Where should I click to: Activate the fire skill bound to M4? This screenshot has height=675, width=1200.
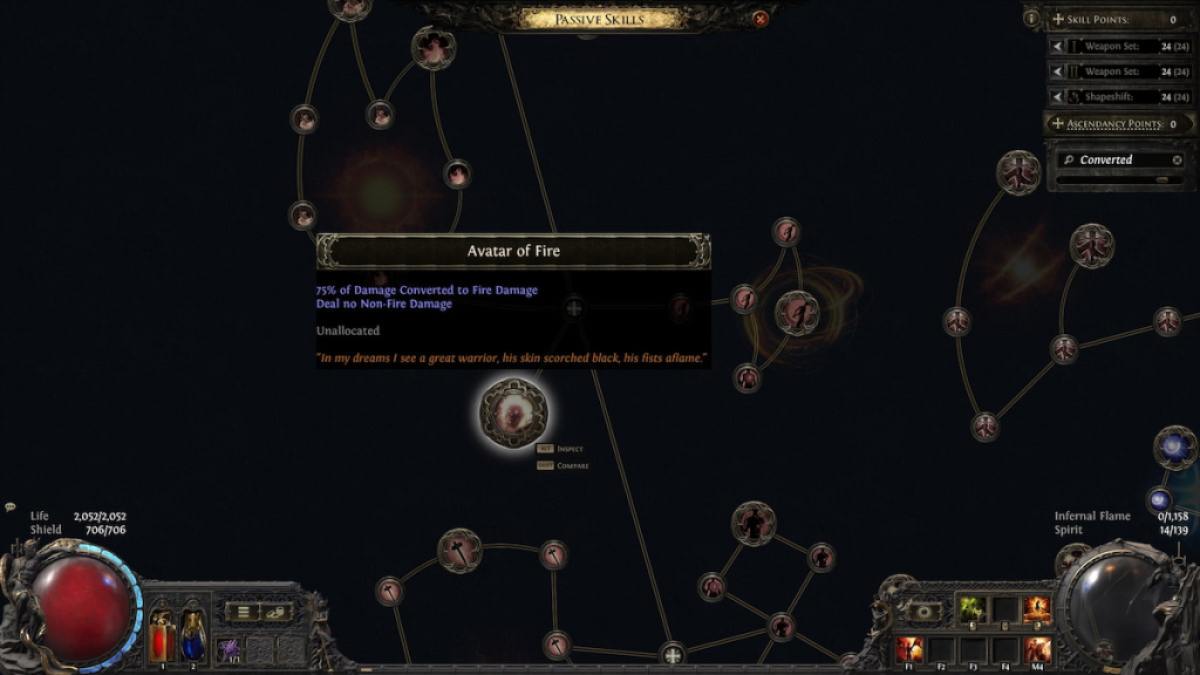(1037, 649)
